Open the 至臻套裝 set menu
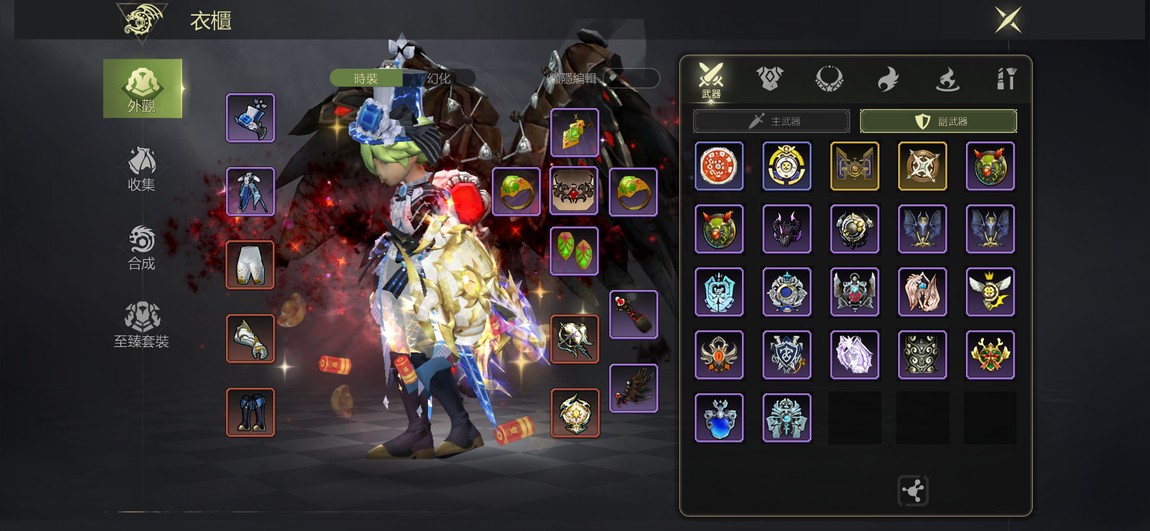This screenshot has height=531, width=1150. 142,326
